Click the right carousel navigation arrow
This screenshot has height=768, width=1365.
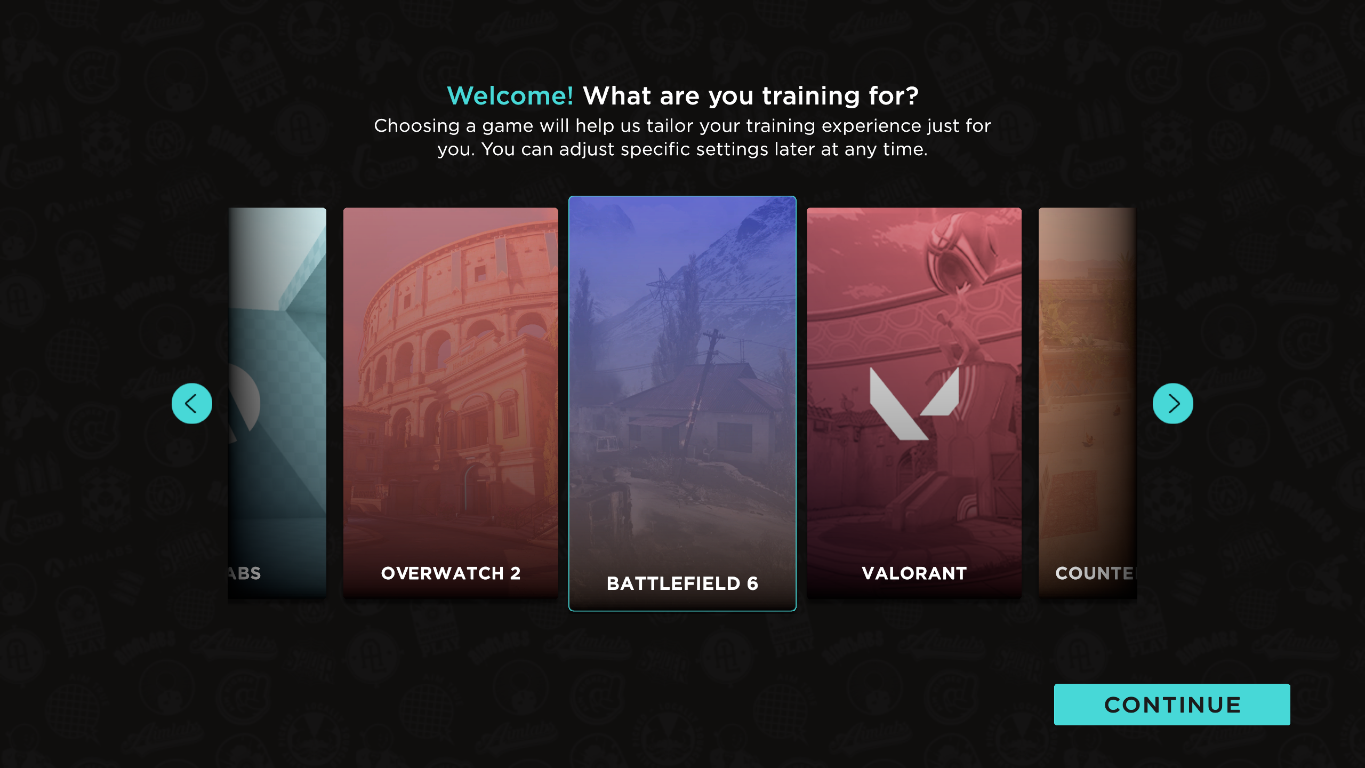[x=1172, y=403]
